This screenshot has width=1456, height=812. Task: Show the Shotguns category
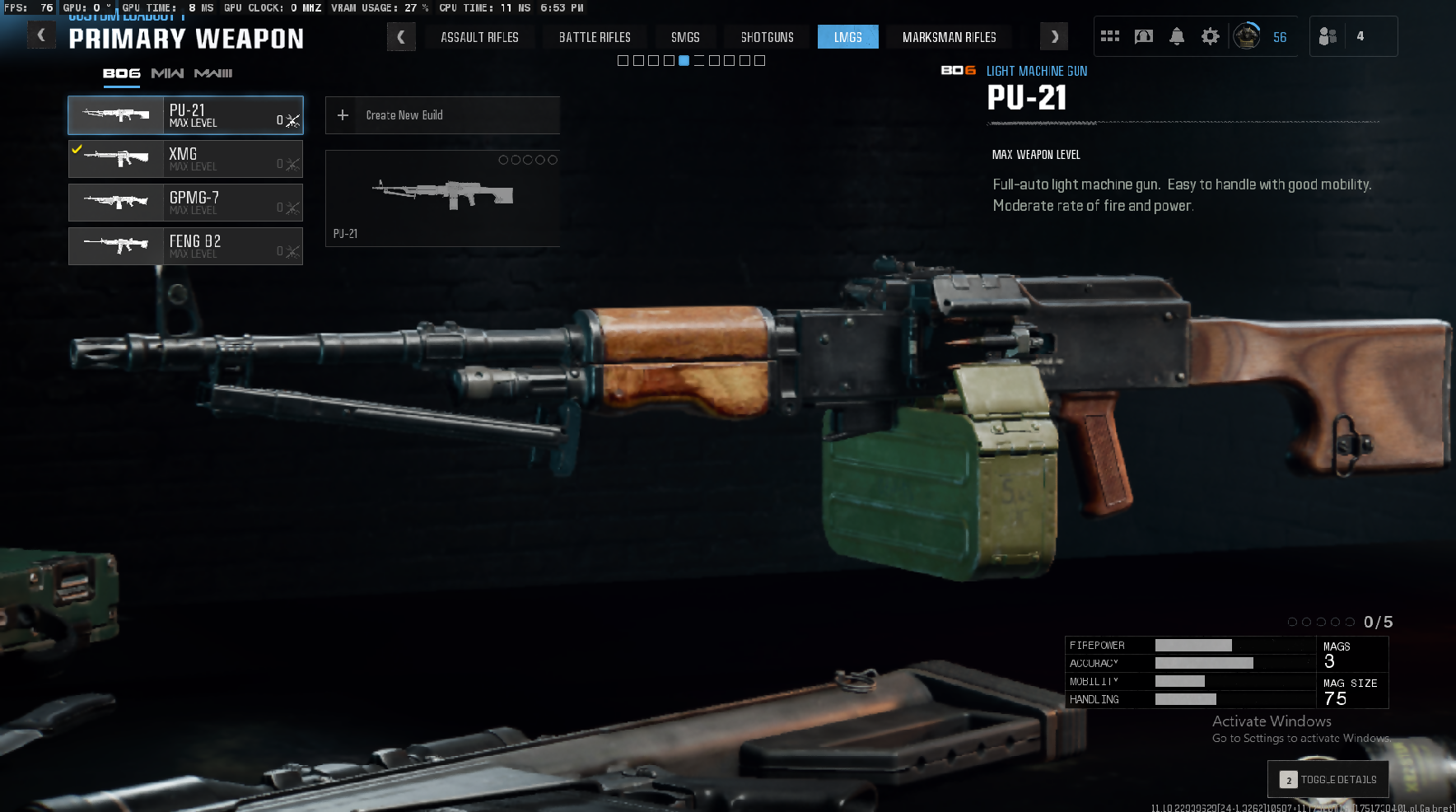(767, 37)
